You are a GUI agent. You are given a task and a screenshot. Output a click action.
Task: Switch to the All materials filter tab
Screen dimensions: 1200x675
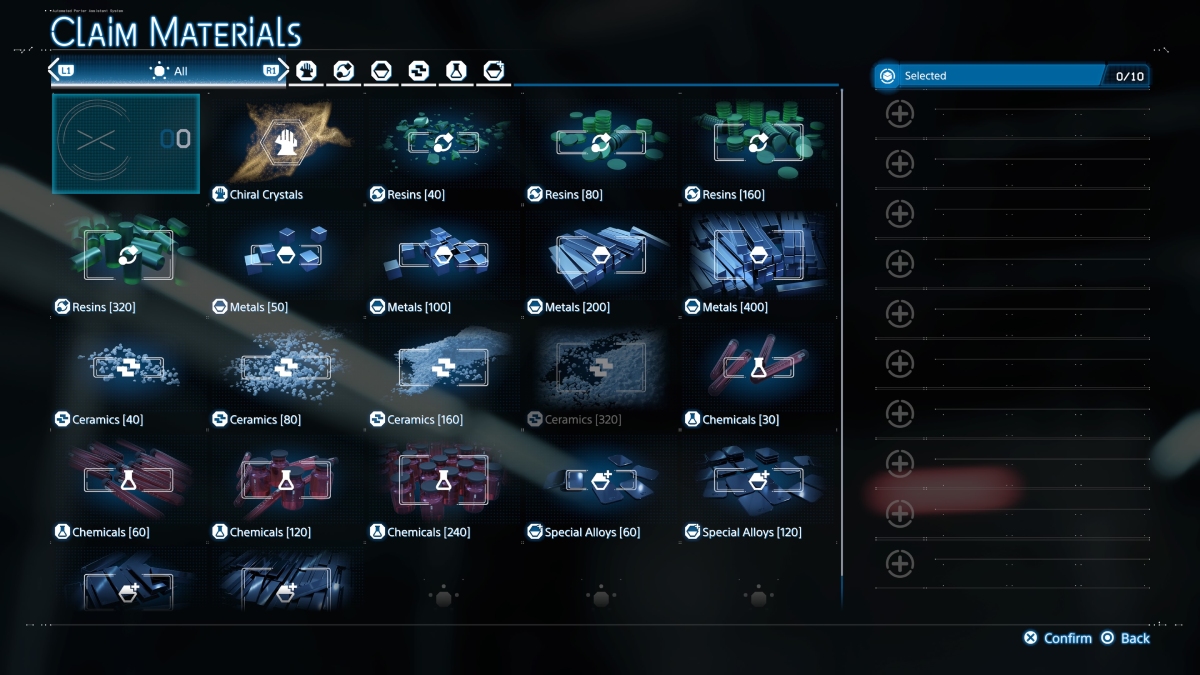pyautogui.click(x=168, y=71)
